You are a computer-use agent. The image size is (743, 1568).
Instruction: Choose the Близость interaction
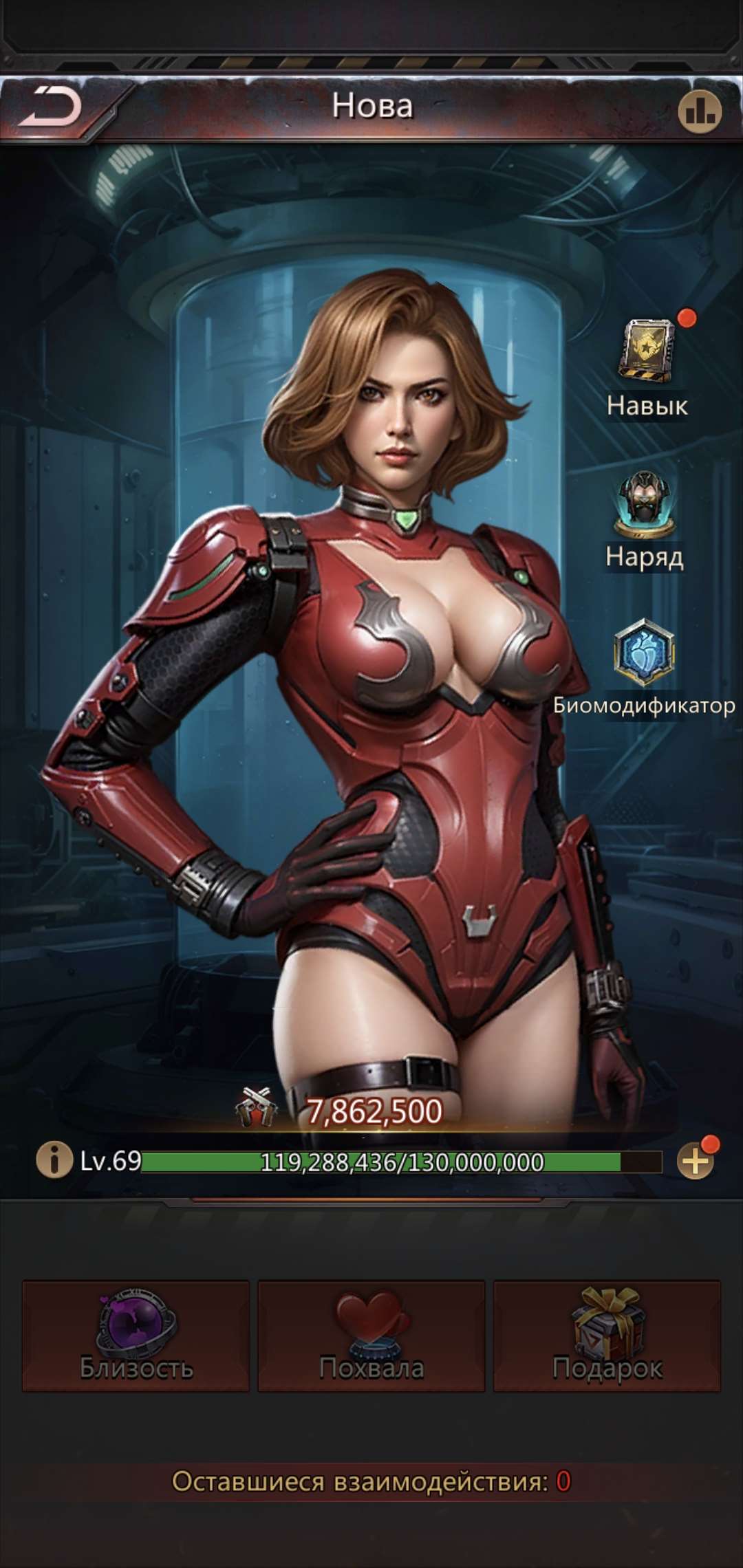pyautogui.click(x=136, y=1336)
